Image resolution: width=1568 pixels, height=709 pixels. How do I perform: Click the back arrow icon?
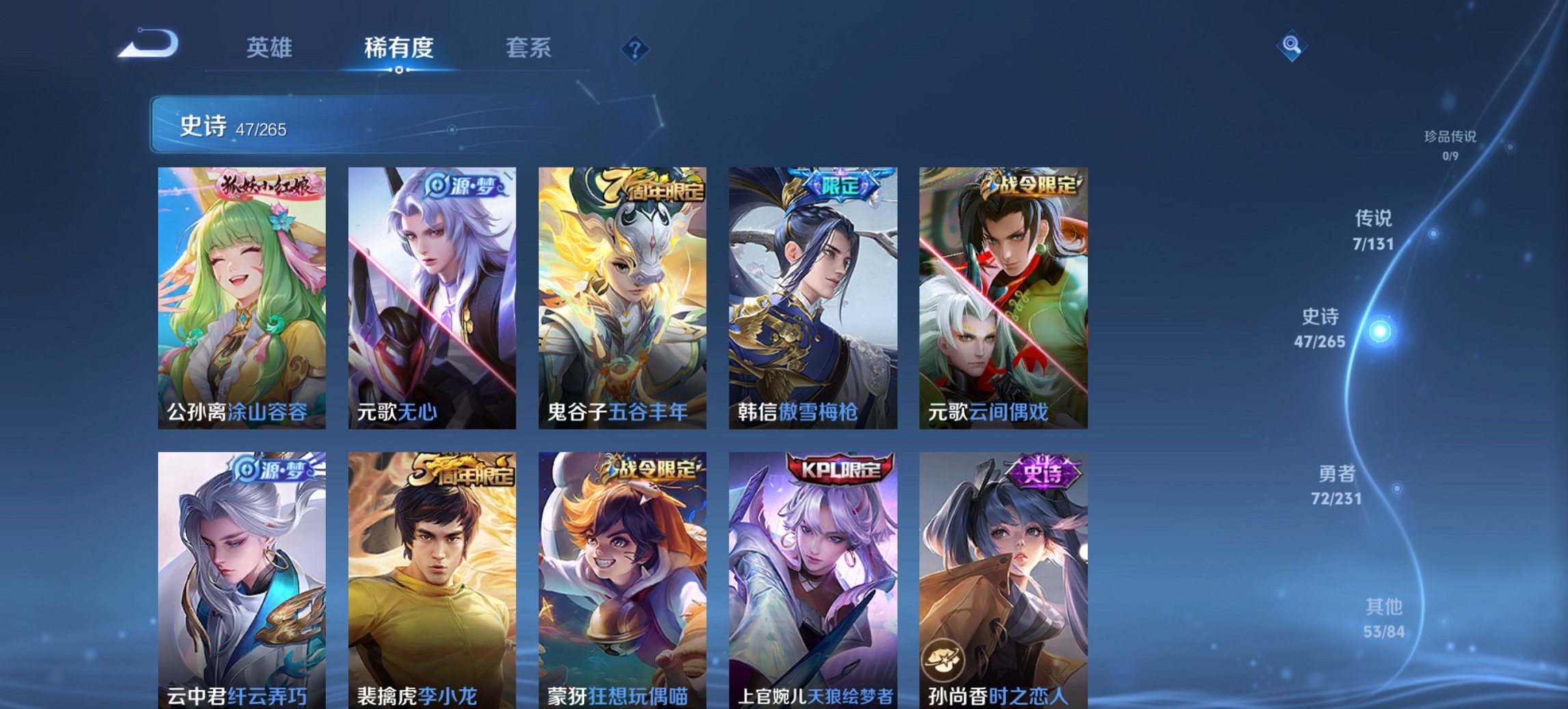point(147,42)
